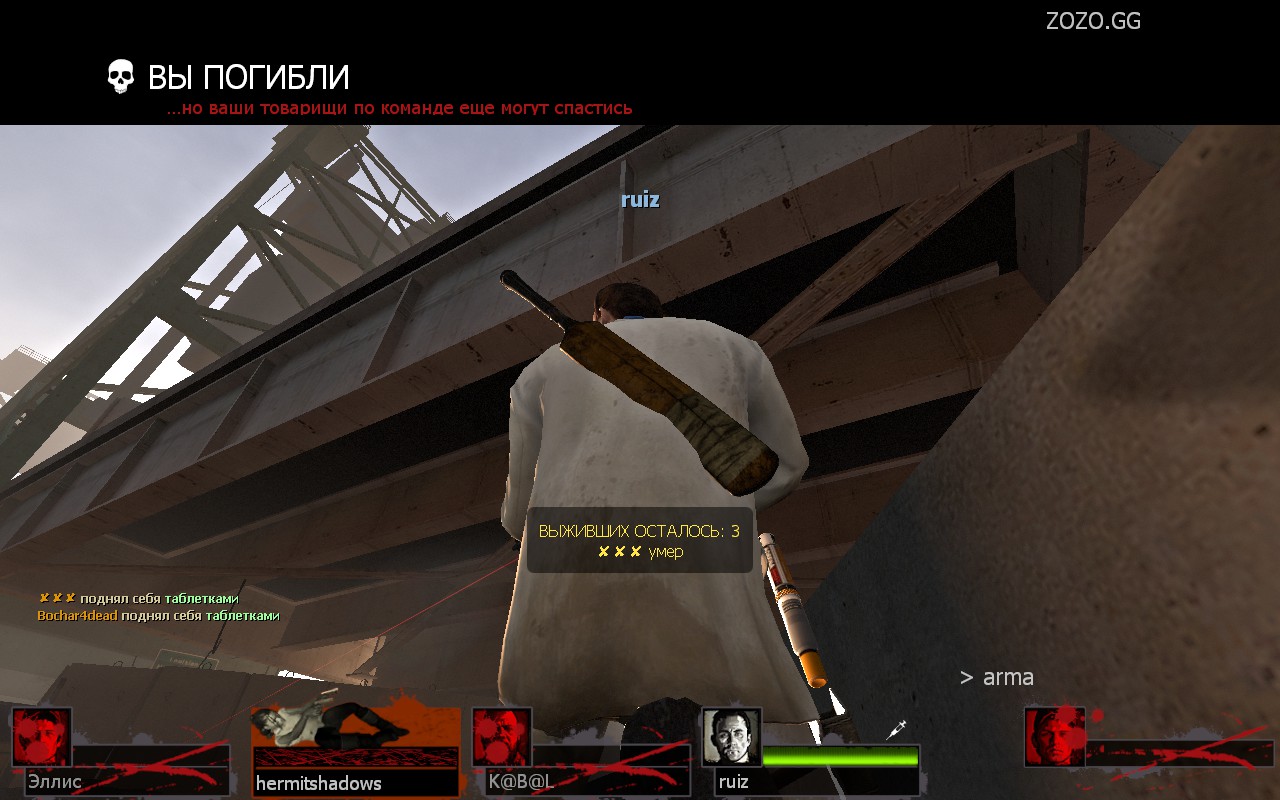The image size is (1280, 800).
Task: Select Эллис's dead survivor portrait
Action: 42,737
